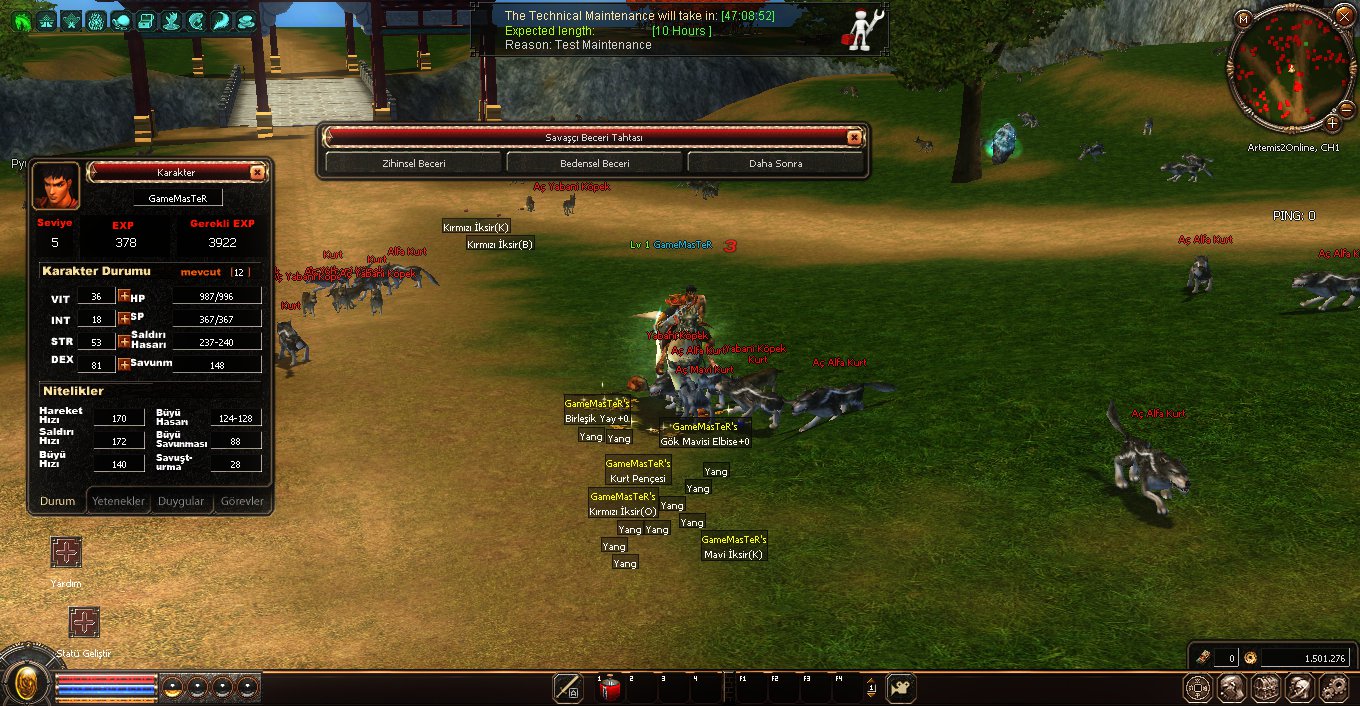Screen dimensions: 1360x706
Task: Click the plus button next to DEX
Action: pos(124,364)
